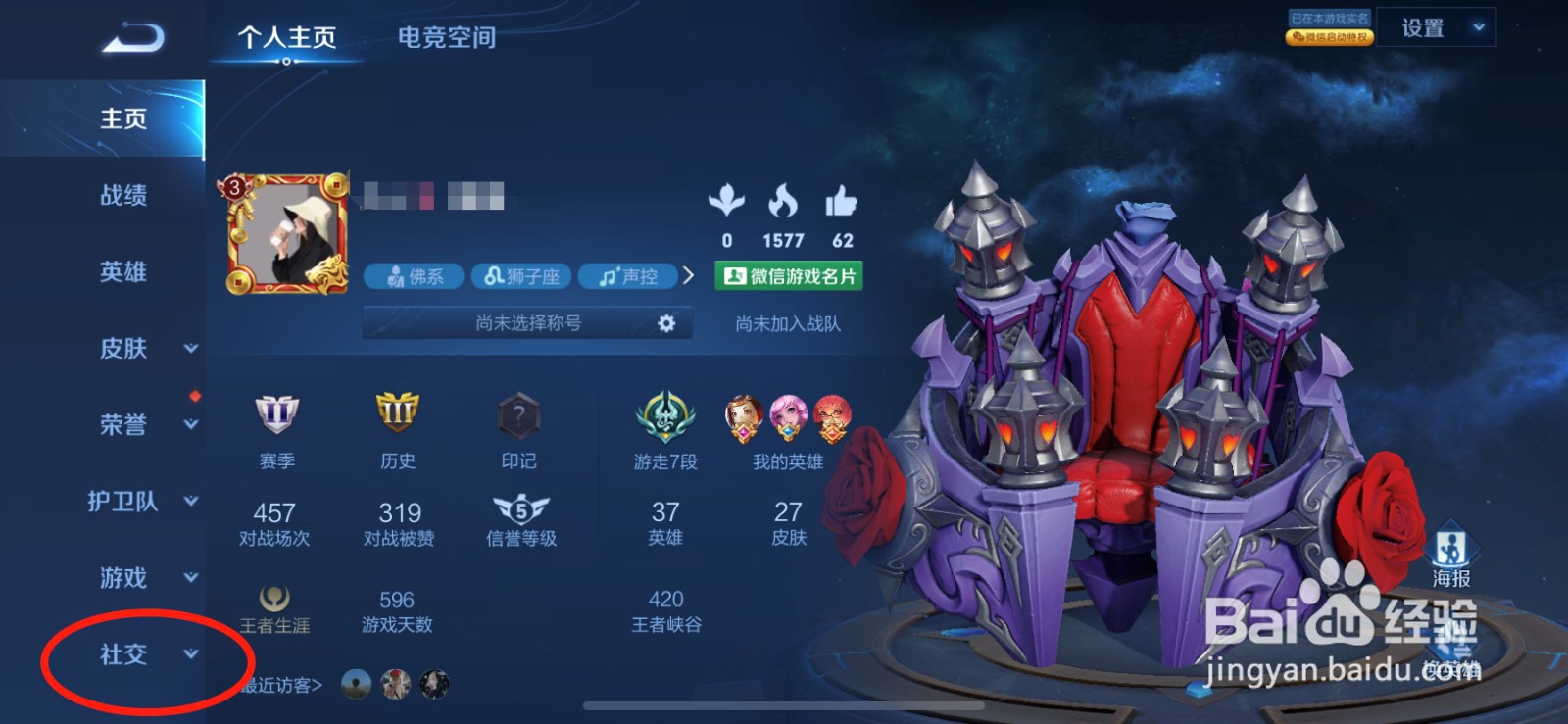Image resolution: width=1568 pixels, height=724 pixels.
Task: Select 战绩 in the left menu
Action: tap(123, 196)
